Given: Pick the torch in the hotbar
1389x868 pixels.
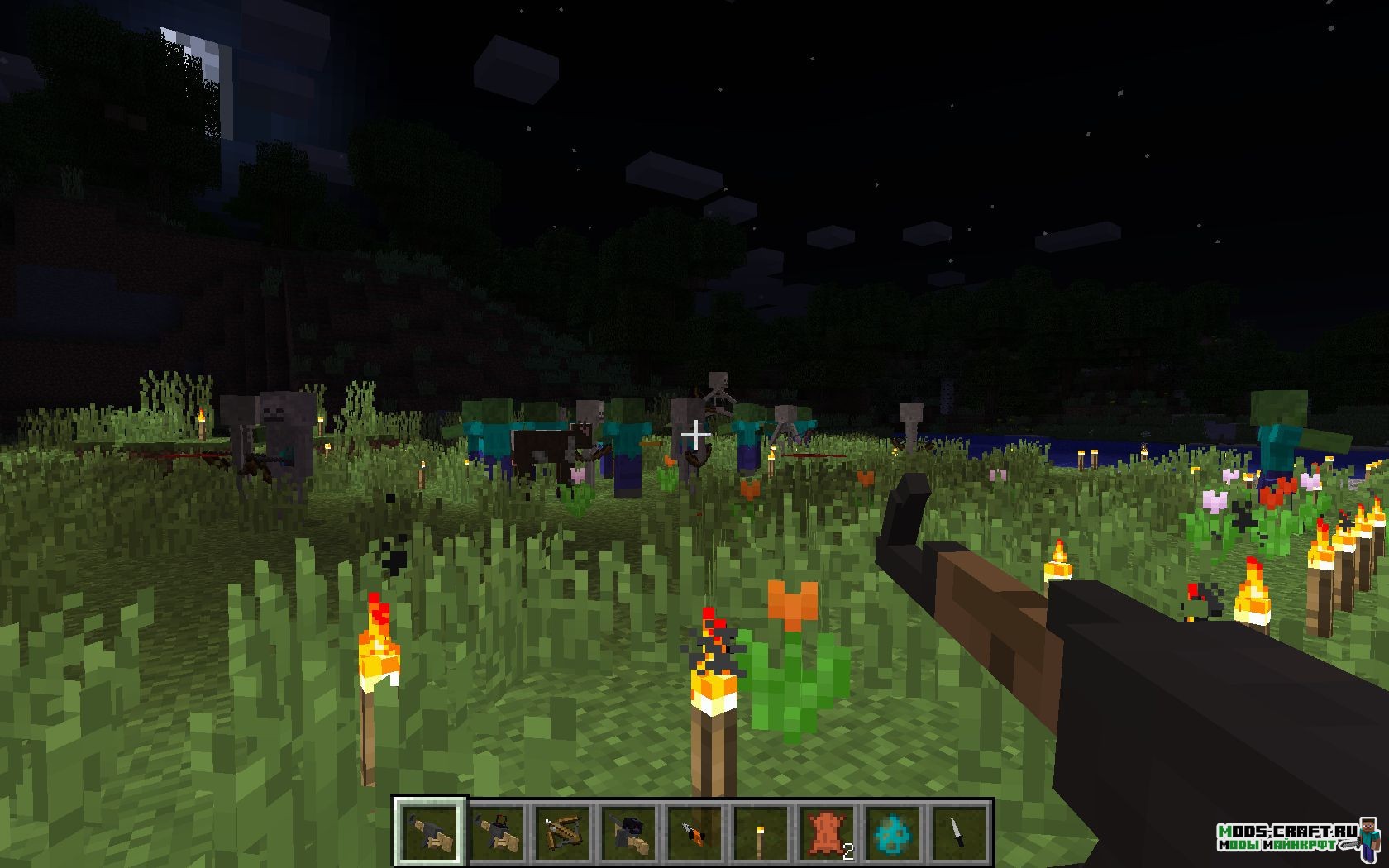Looking at the screenshot, I should click(x=761, y=830).
